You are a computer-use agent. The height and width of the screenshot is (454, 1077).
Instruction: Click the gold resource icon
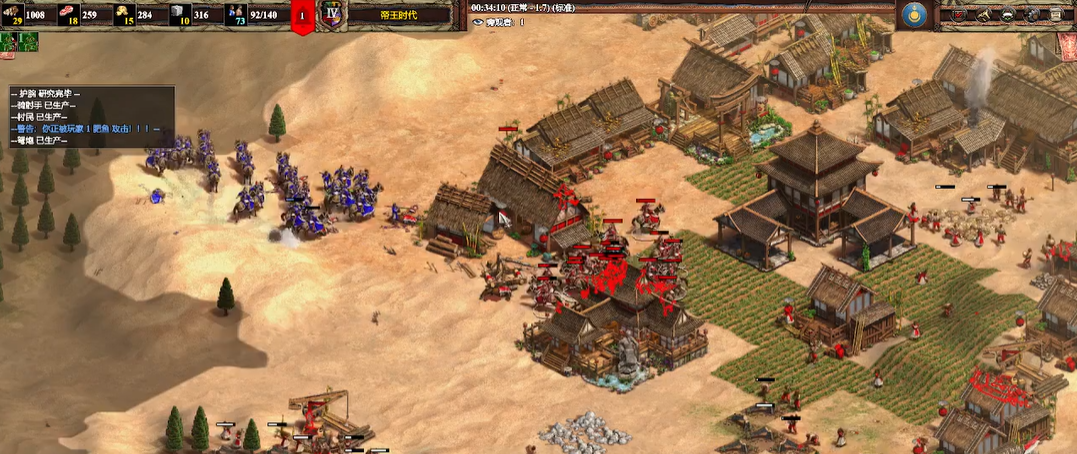pos(125,14)
